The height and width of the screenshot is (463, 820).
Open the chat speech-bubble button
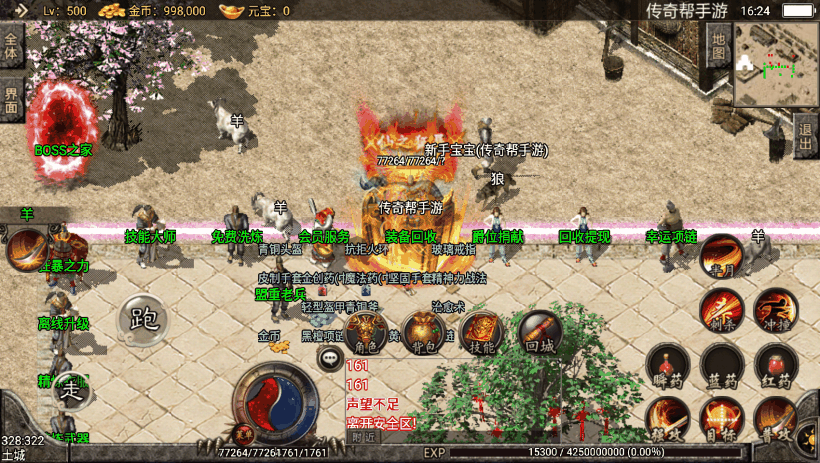pos(329,357)
